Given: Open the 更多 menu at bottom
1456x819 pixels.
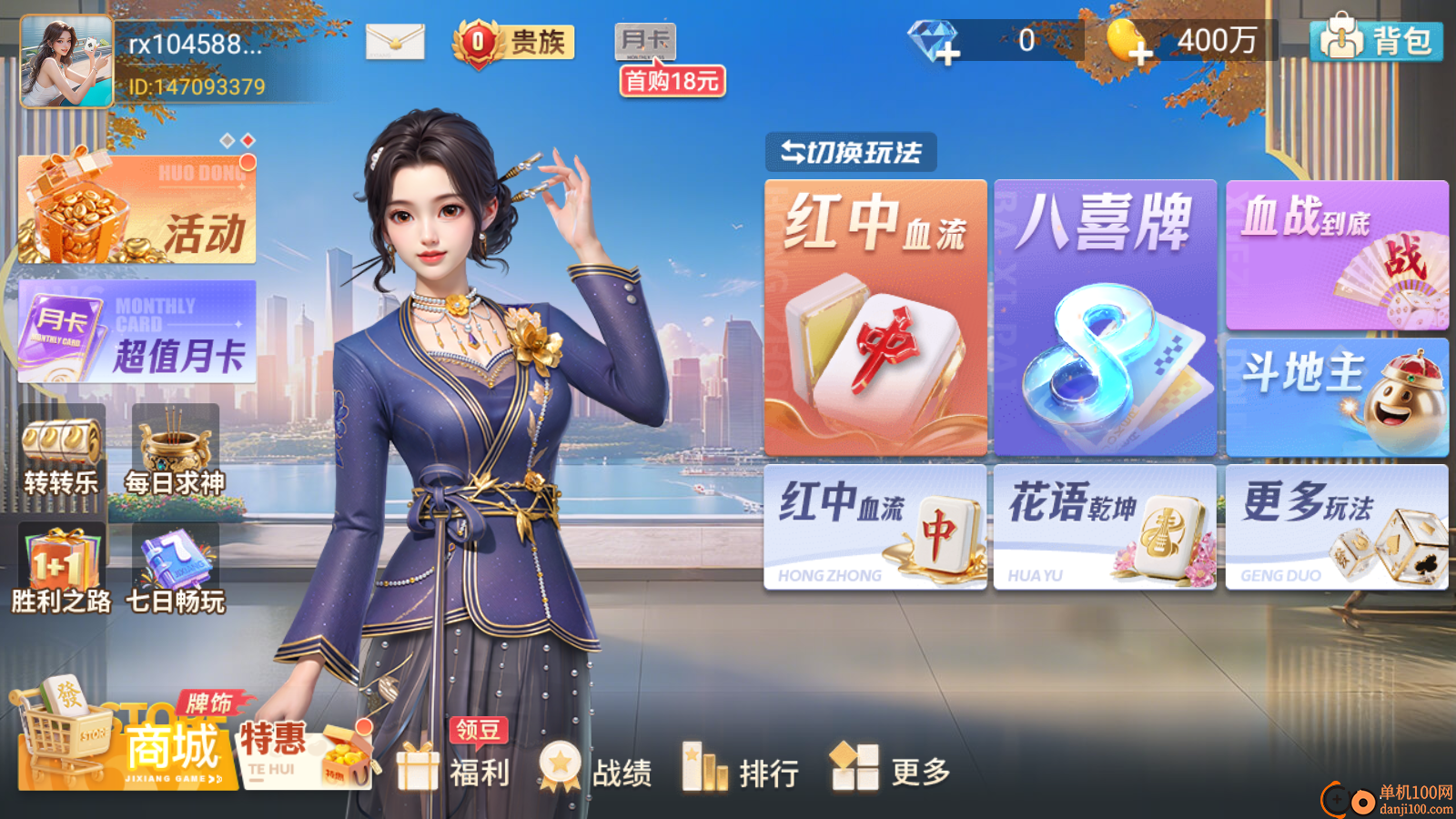Looking at the screenshot, I should point(889,771).
